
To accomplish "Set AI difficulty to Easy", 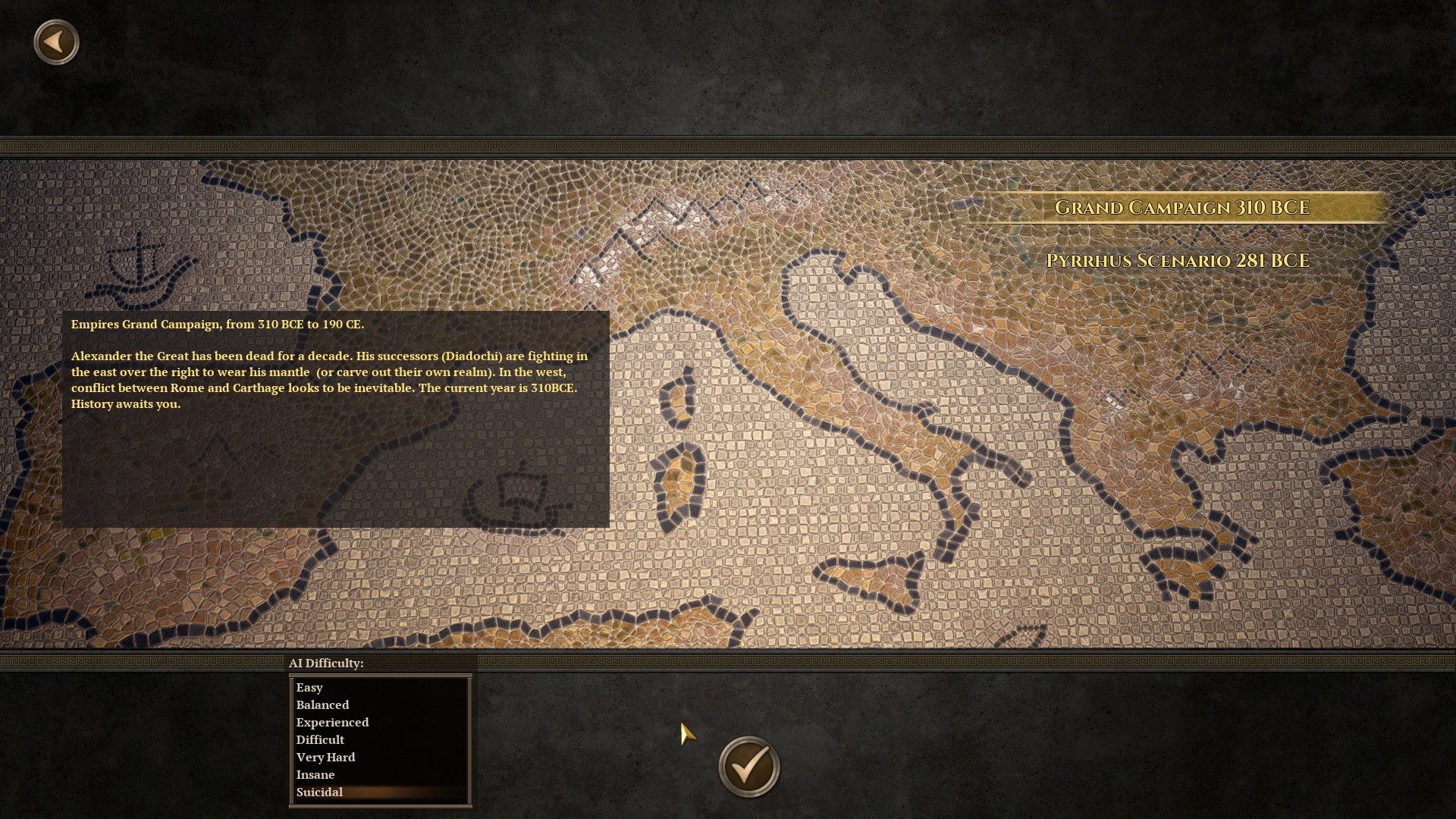I will (x=309, y=688).
